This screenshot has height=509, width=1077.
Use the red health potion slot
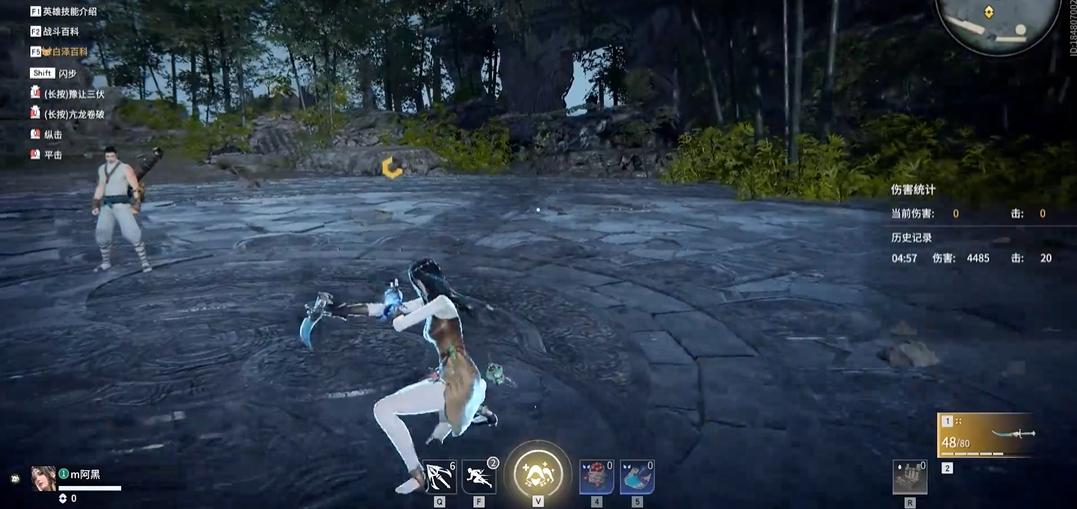[597, 477]
